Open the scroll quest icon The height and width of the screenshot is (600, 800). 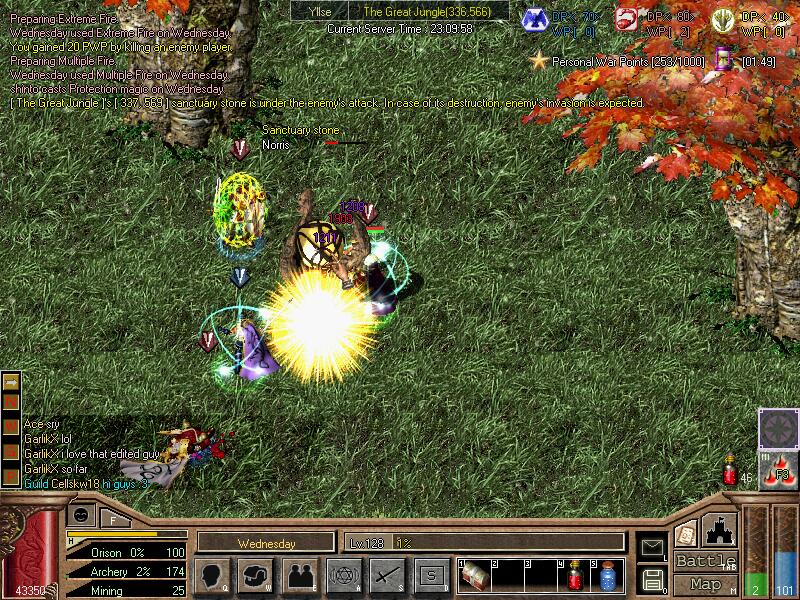point(686,533)
